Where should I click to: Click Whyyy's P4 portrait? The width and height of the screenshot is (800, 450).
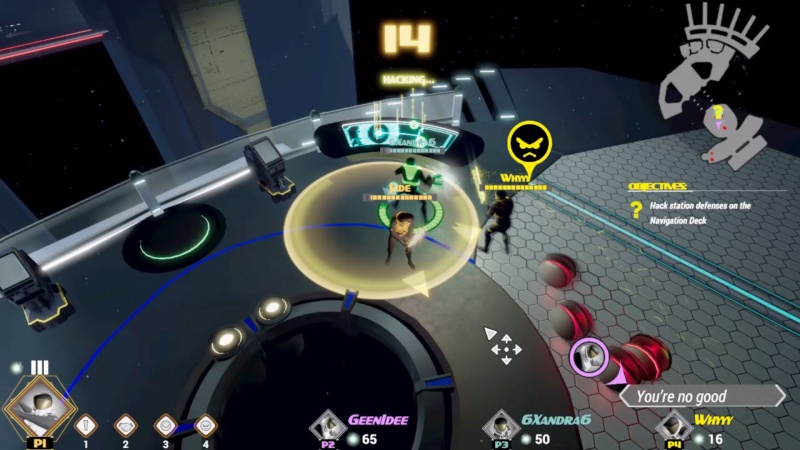(676, 427)
